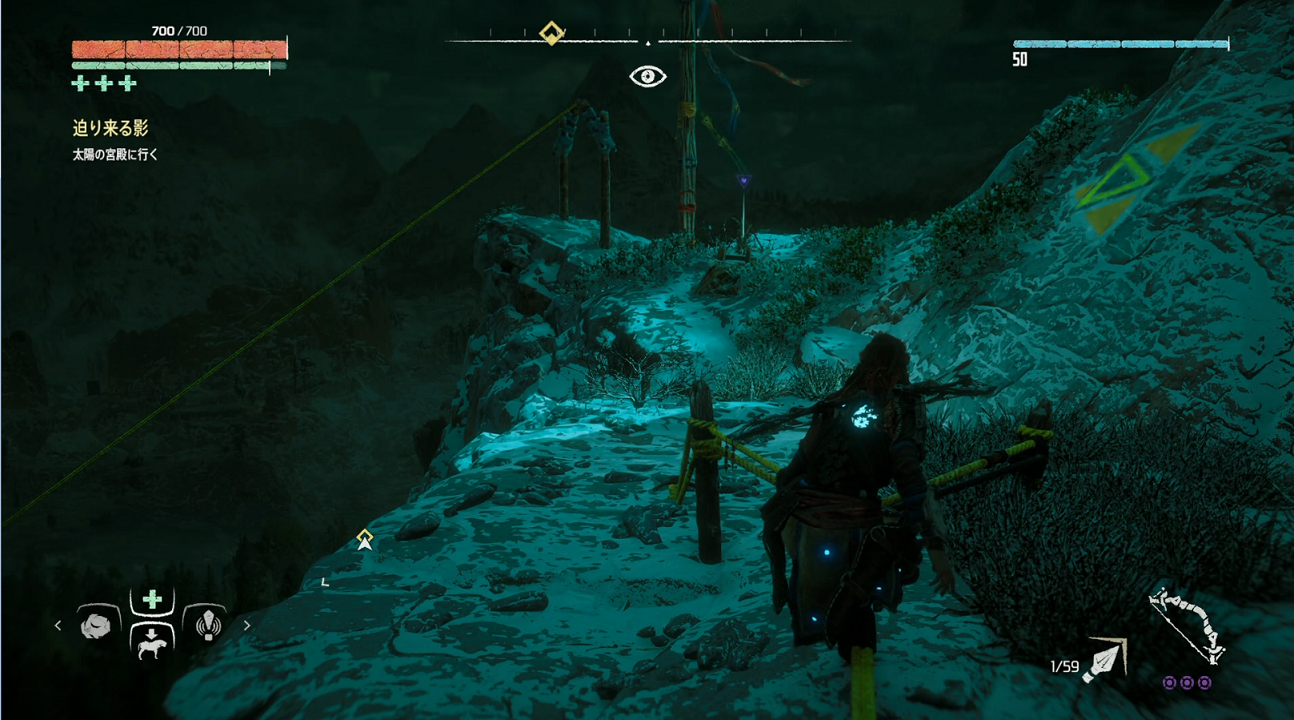This screenshot has width=1294, height=720.
Task: Select the lure call tool icon
Action: coord(205,625)
